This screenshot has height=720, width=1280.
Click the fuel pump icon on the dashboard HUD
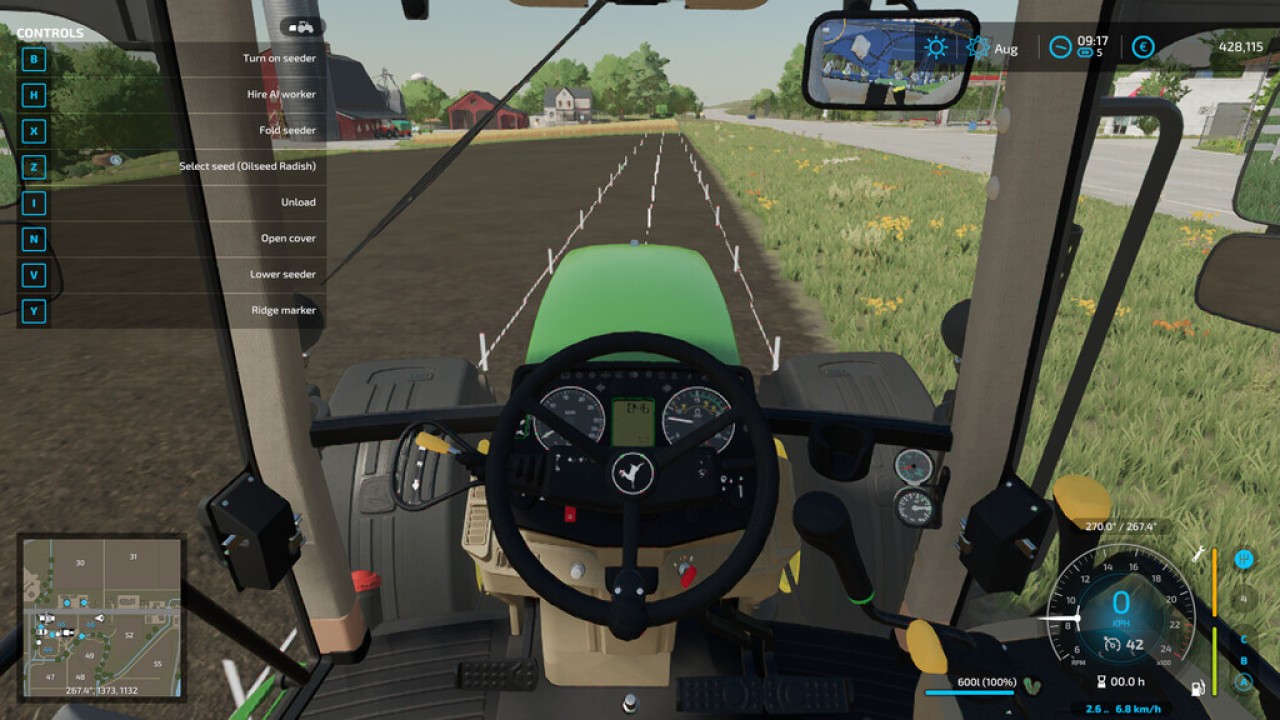click(1197, 688)
